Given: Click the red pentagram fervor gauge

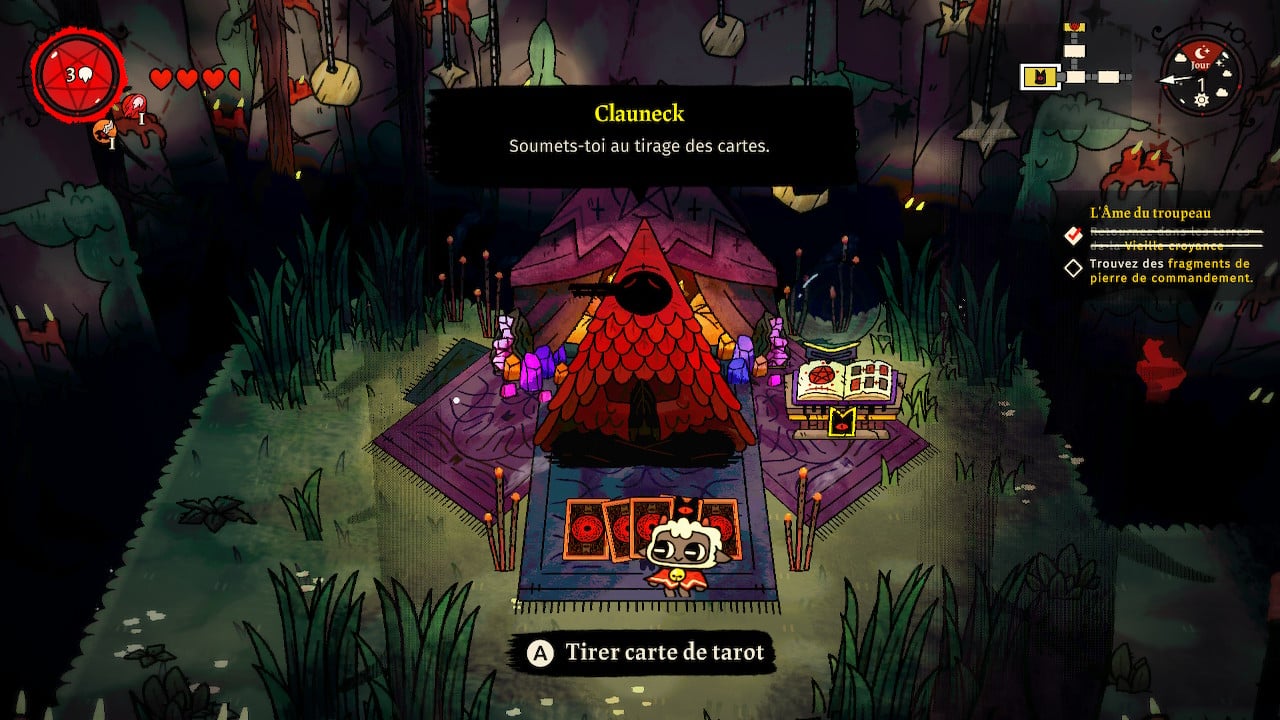Looking at the screenshot, I should pos(76,76).
